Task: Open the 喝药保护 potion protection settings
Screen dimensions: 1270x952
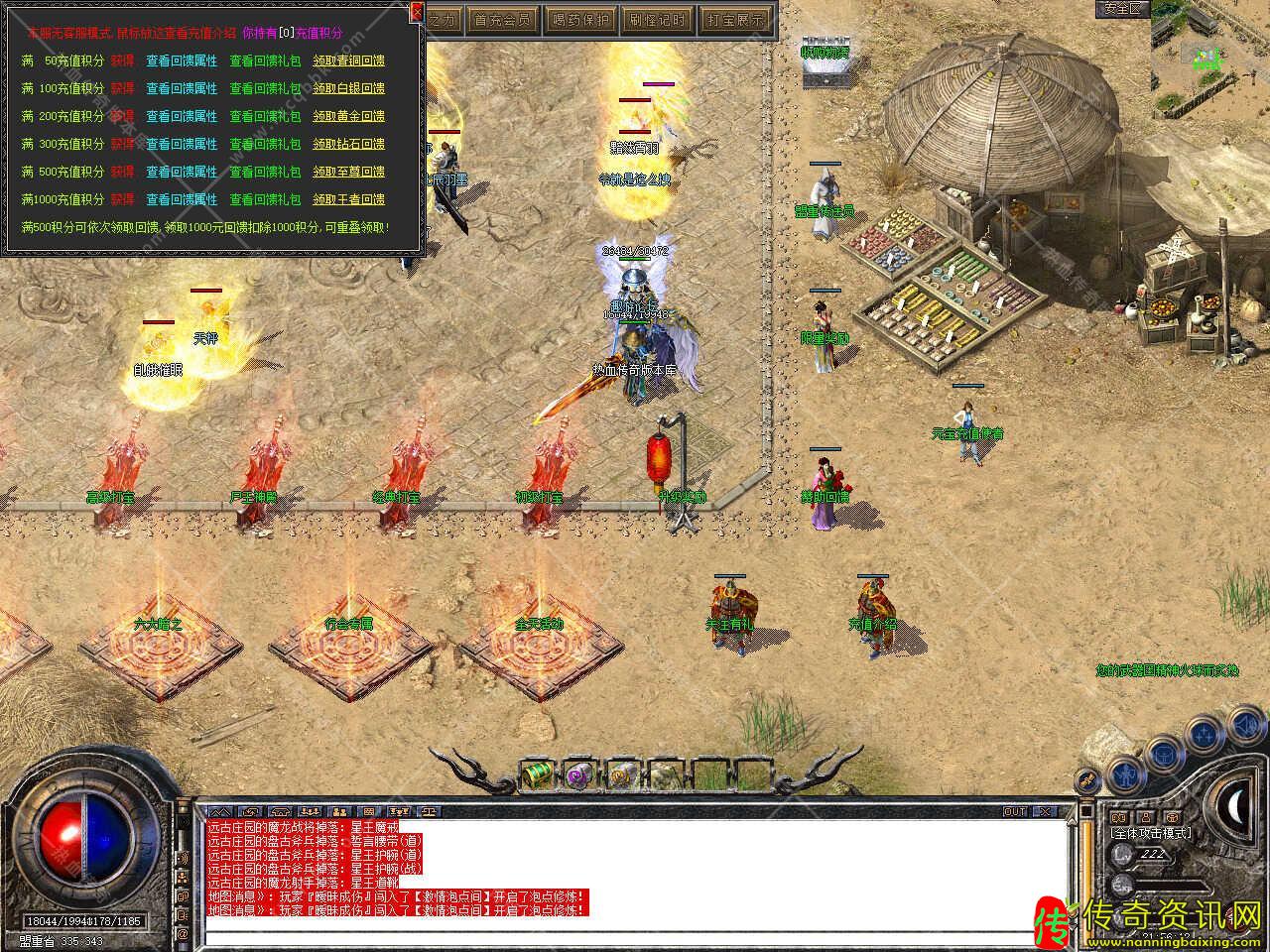Action: tap(580, 19)
